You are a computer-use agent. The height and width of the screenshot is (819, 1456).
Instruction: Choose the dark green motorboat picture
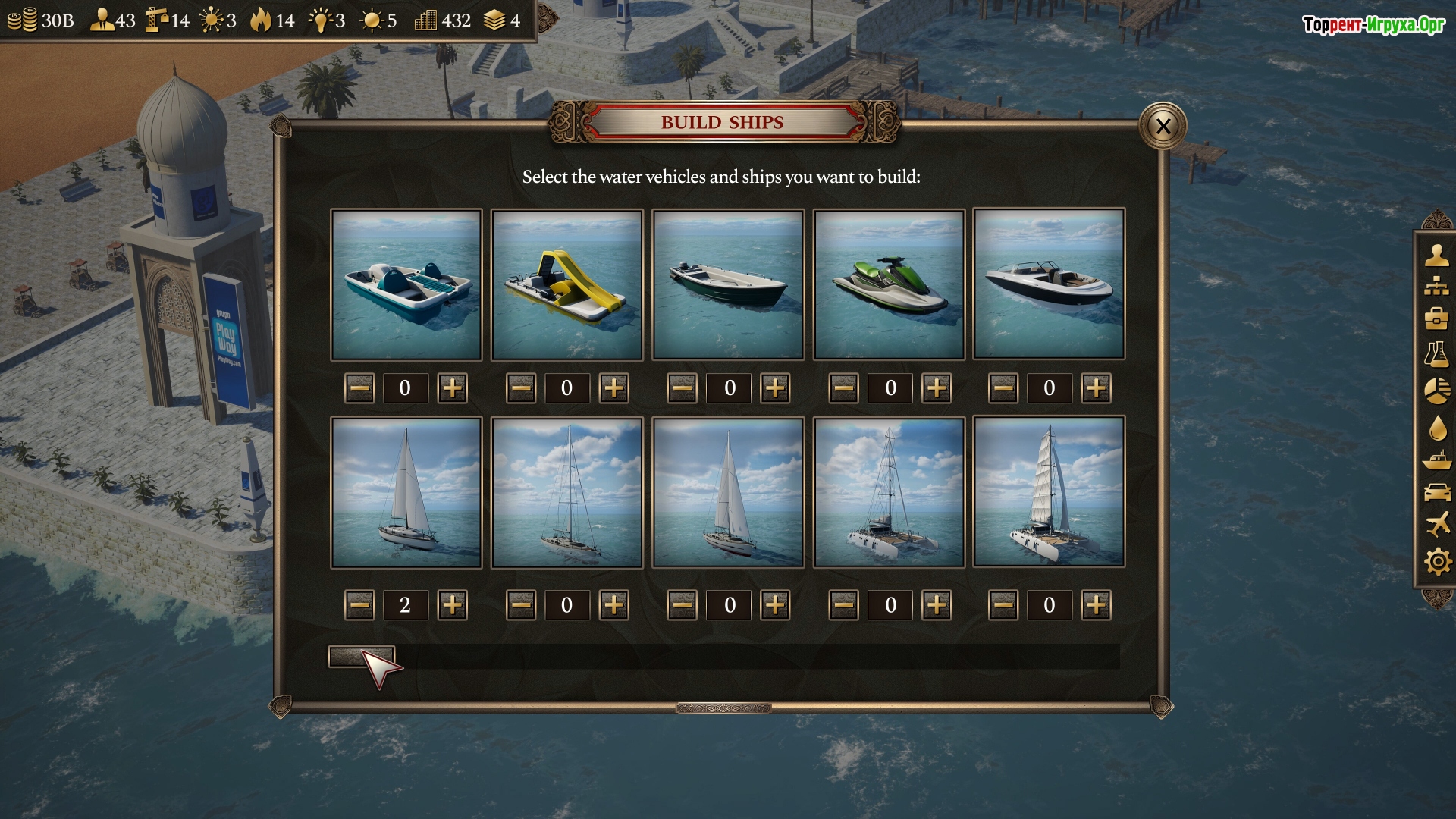pos(728,284)
